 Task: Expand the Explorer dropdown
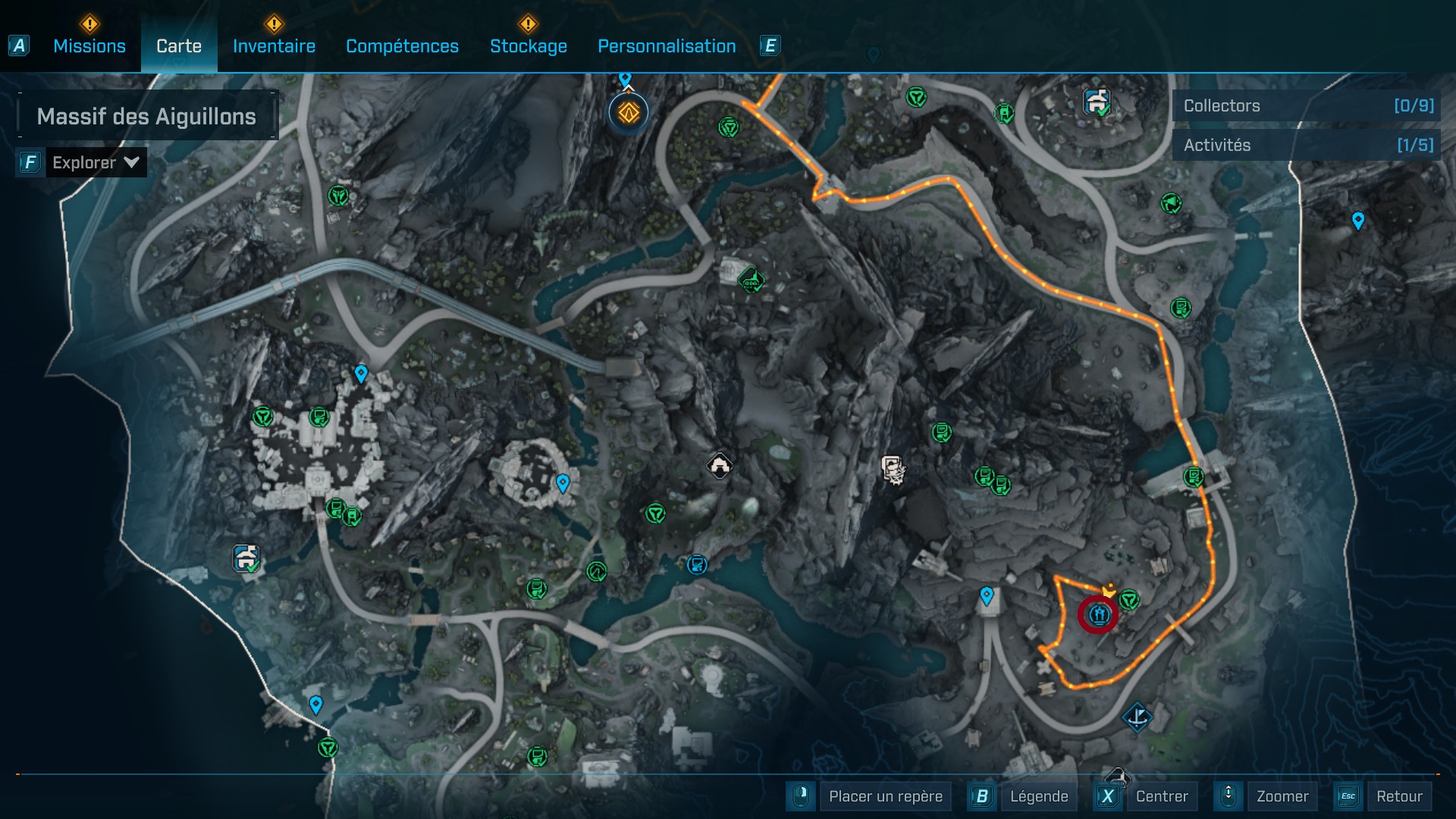96,162
